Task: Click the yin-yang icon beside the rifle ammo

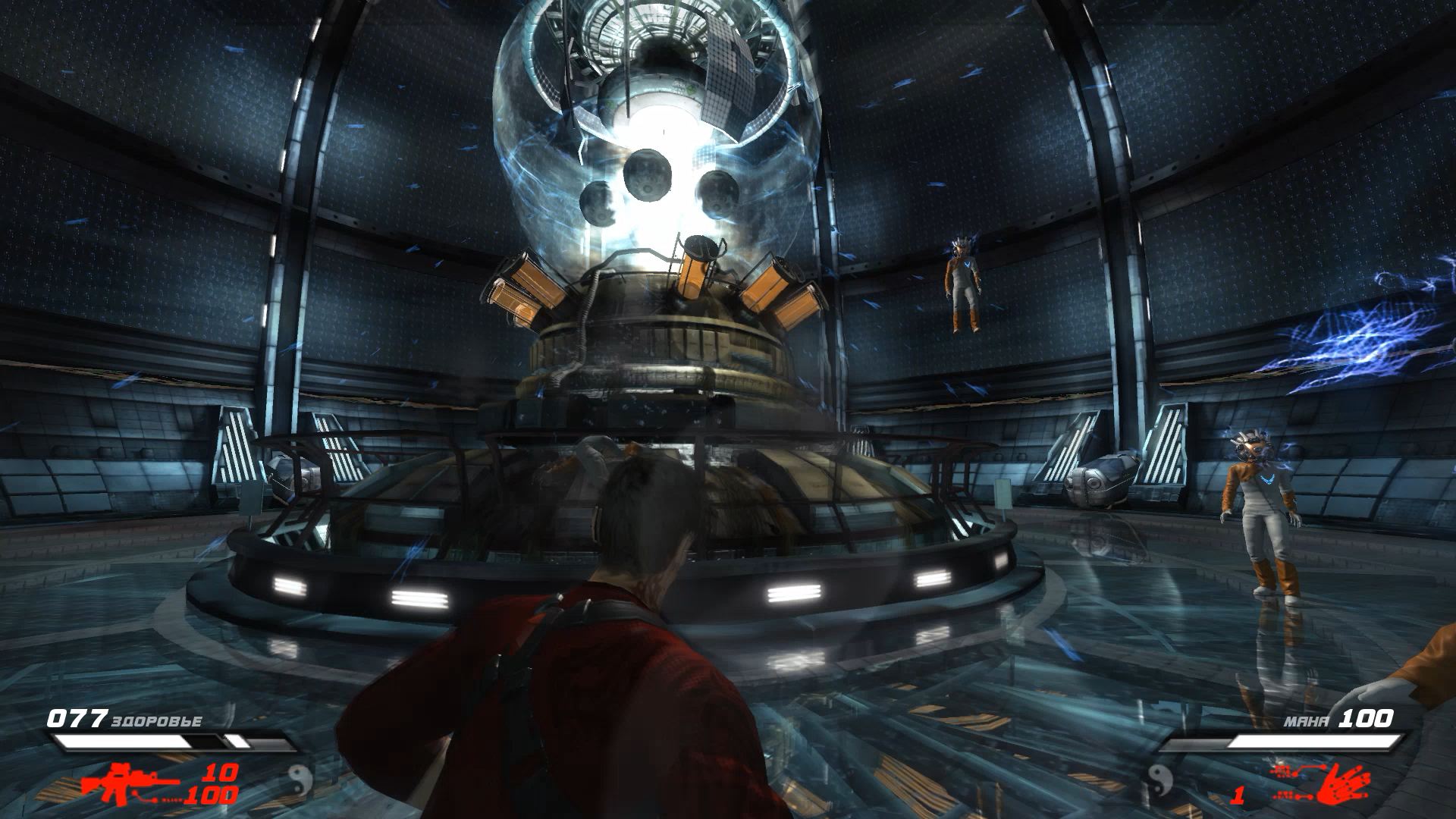Action: tap(301, 779)
